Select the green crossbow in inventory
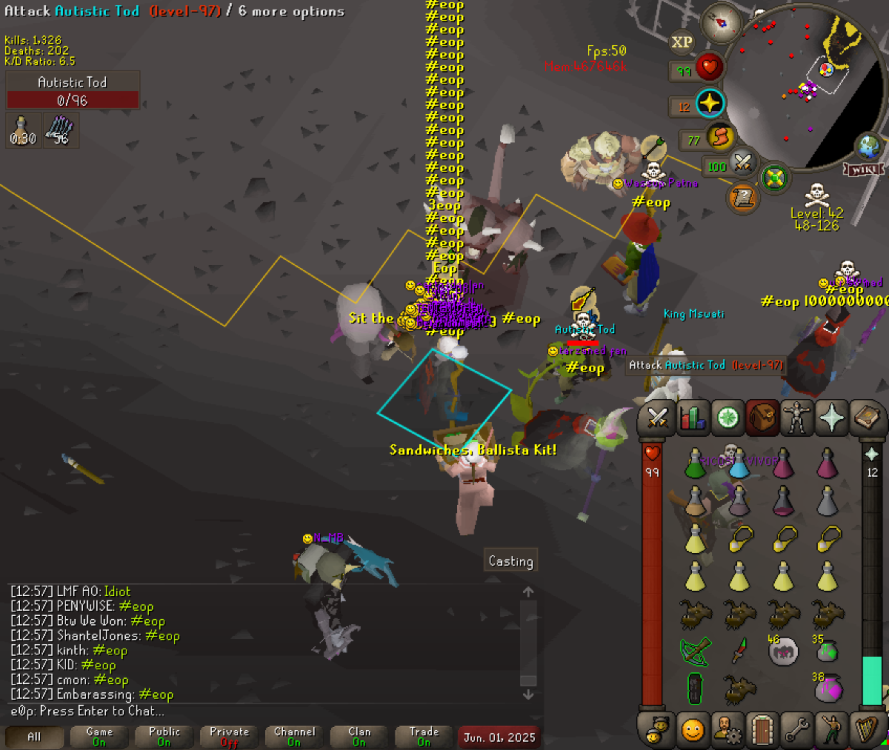The image size is (889, 750). (x=694, y=650)
